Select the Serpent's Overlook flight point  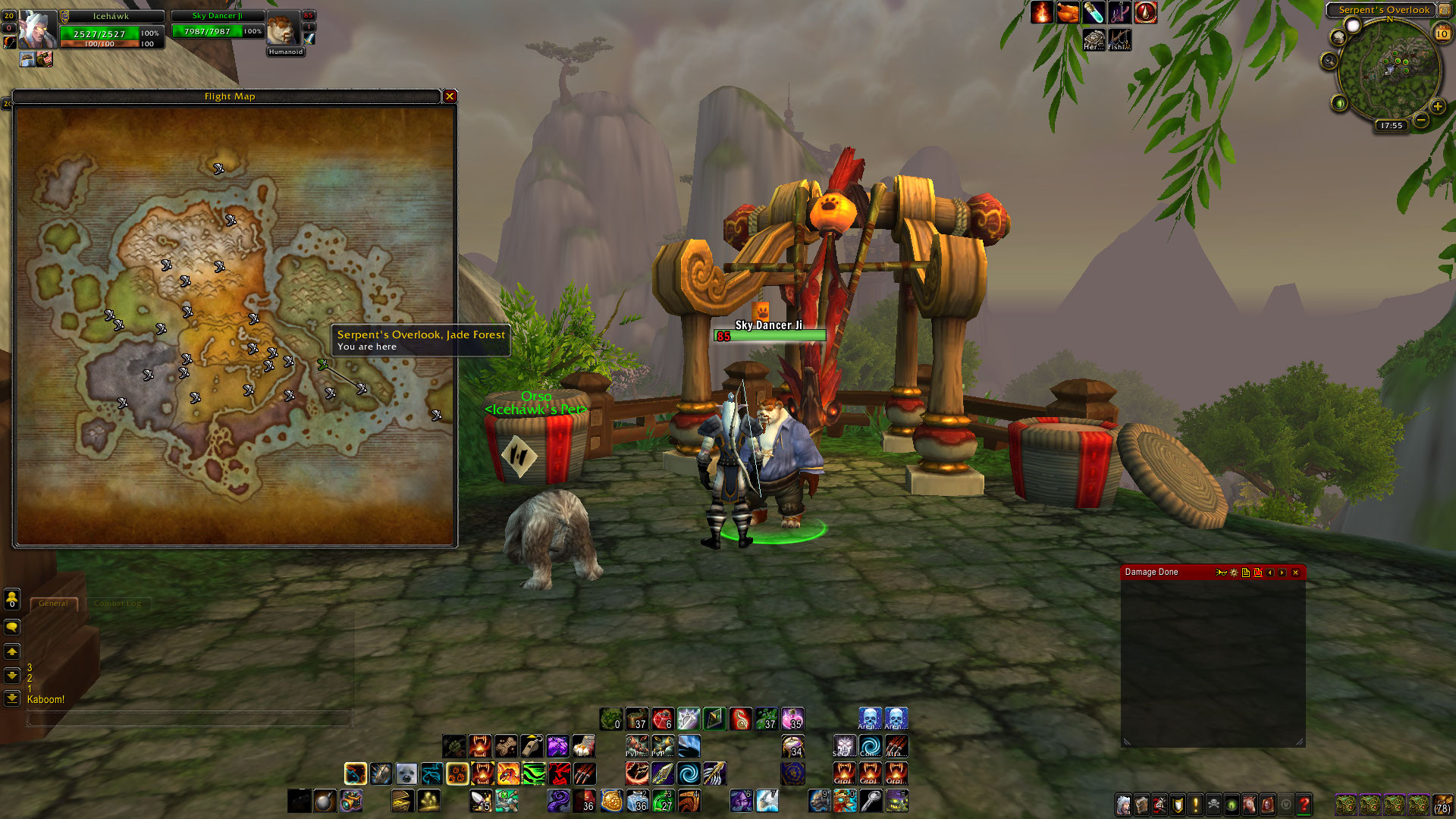[x=323, y=366]
